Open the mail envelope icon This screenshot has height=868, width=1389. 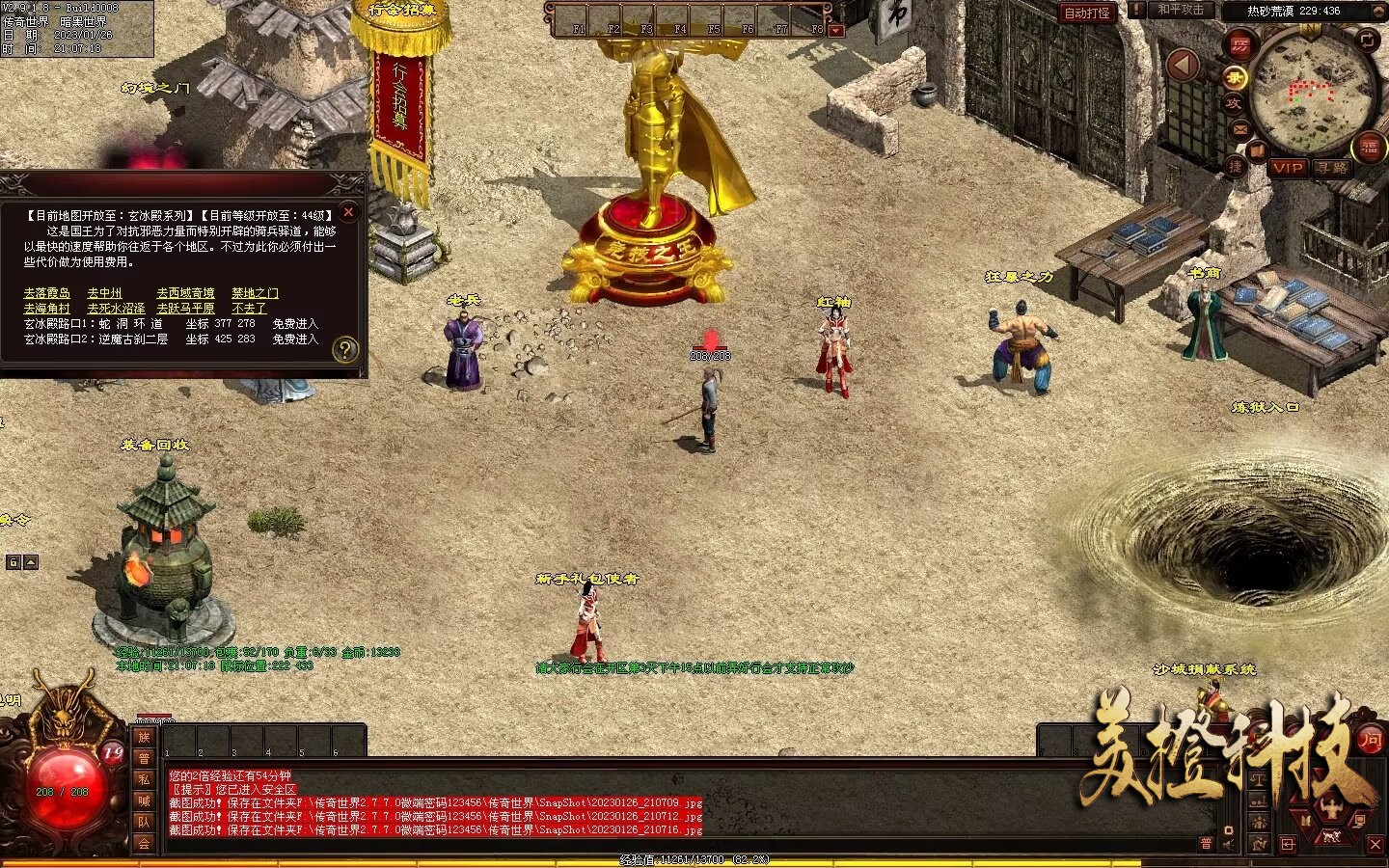pos(1239,128)
